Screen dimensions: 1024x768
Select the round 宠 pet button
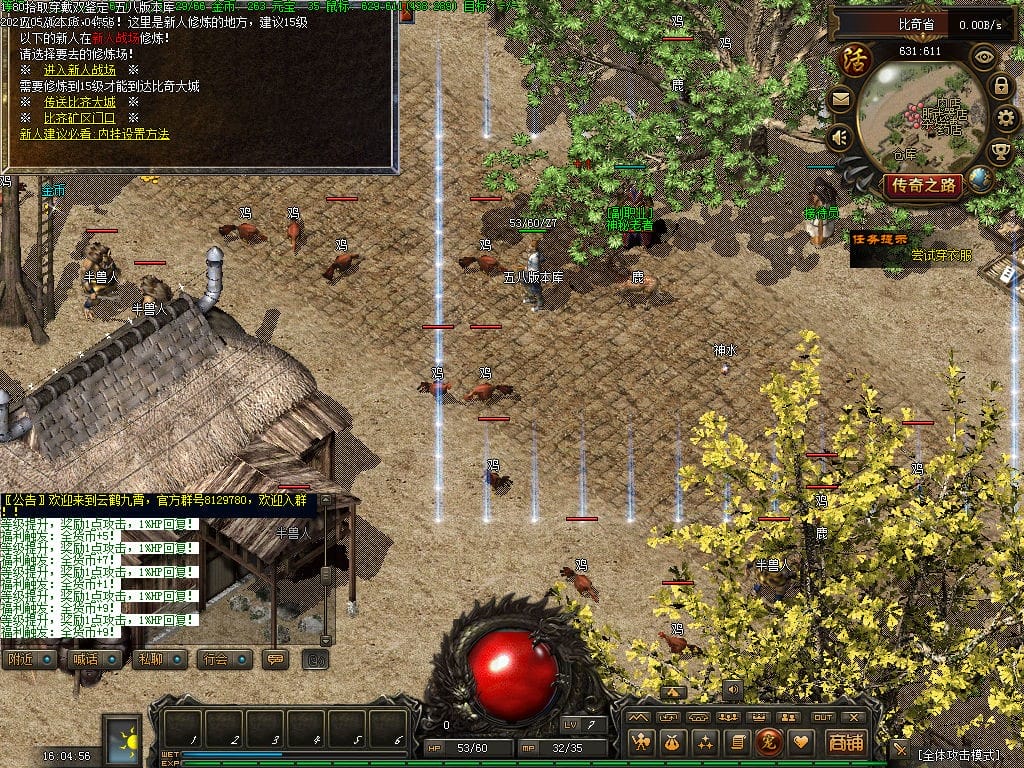click(768, 742)
